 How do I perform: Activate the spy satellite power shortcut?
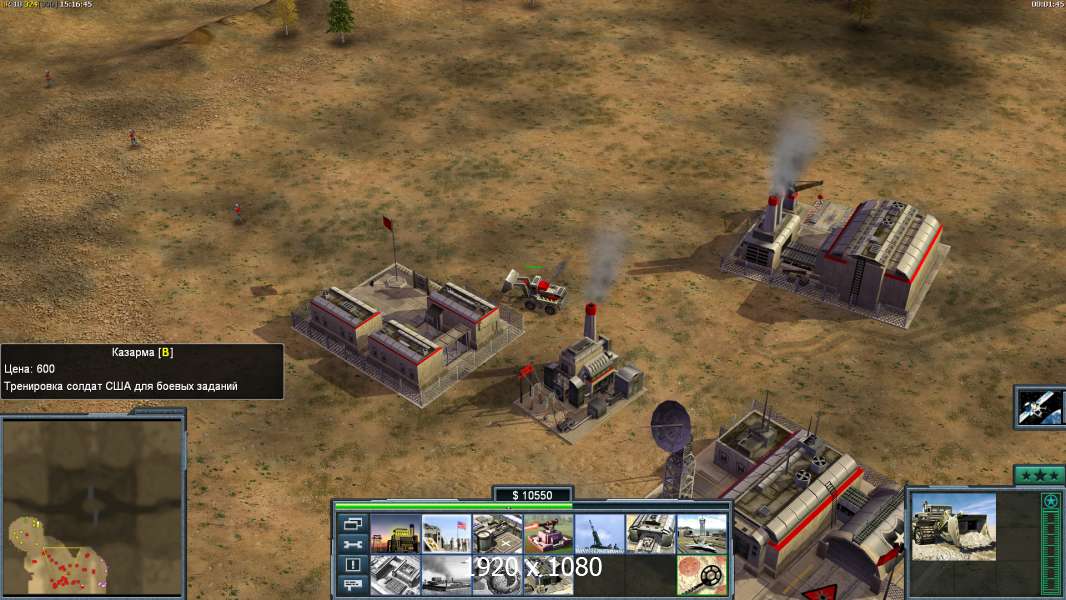[x=1040, y=406]
